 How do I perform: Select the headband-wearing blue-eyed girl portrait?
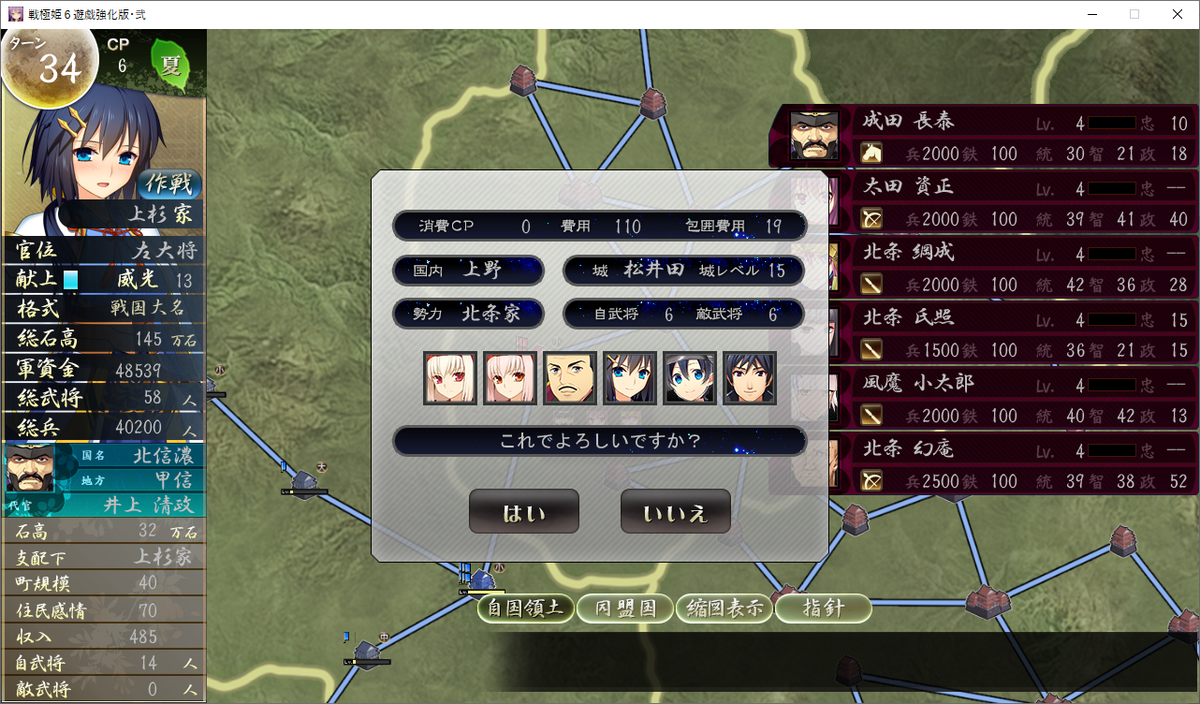[x=690, y=378]
